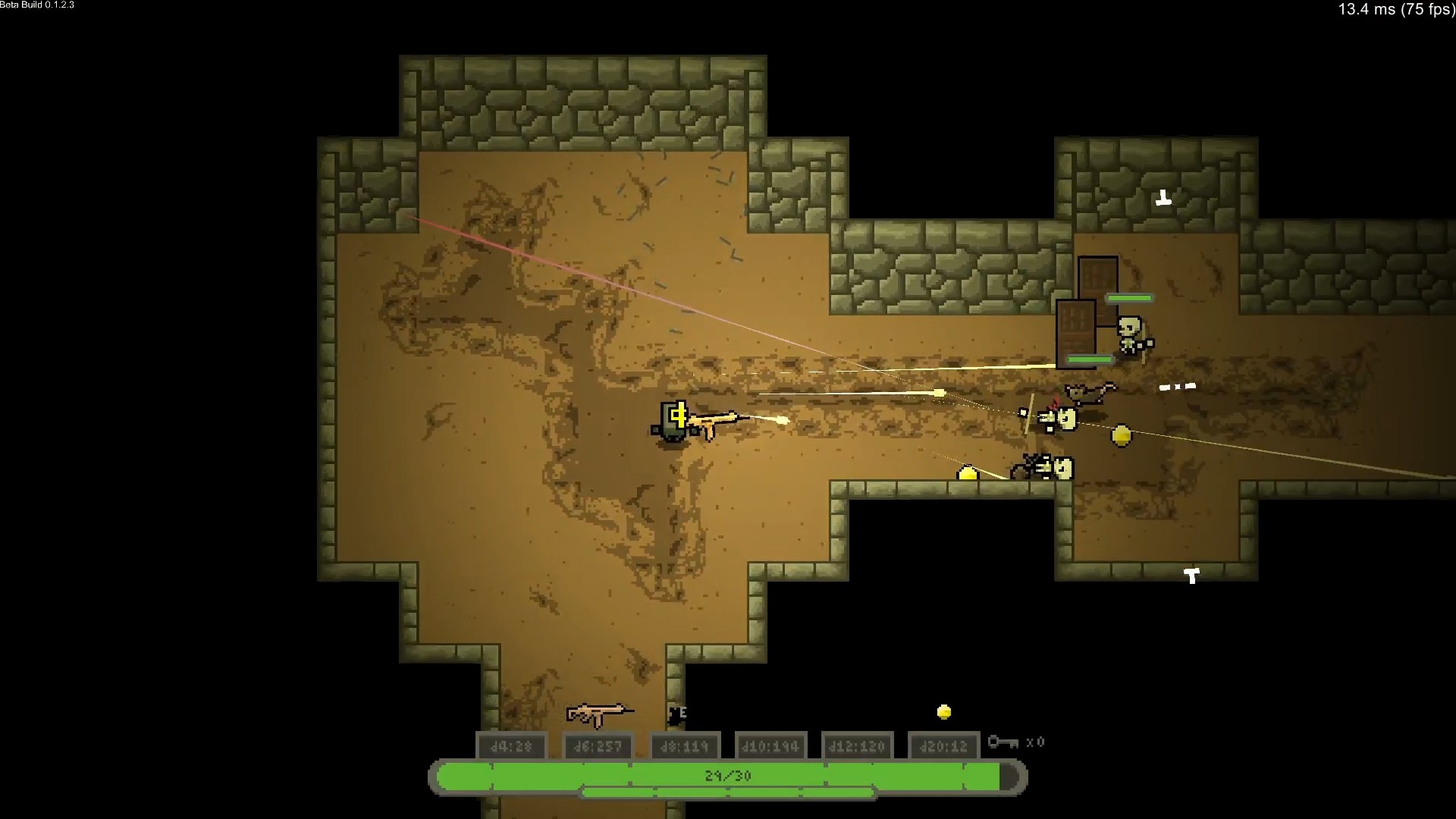1456x819 pixels.
Task: Click the green enemy health bar above the skeleton
Action: 1129,299
